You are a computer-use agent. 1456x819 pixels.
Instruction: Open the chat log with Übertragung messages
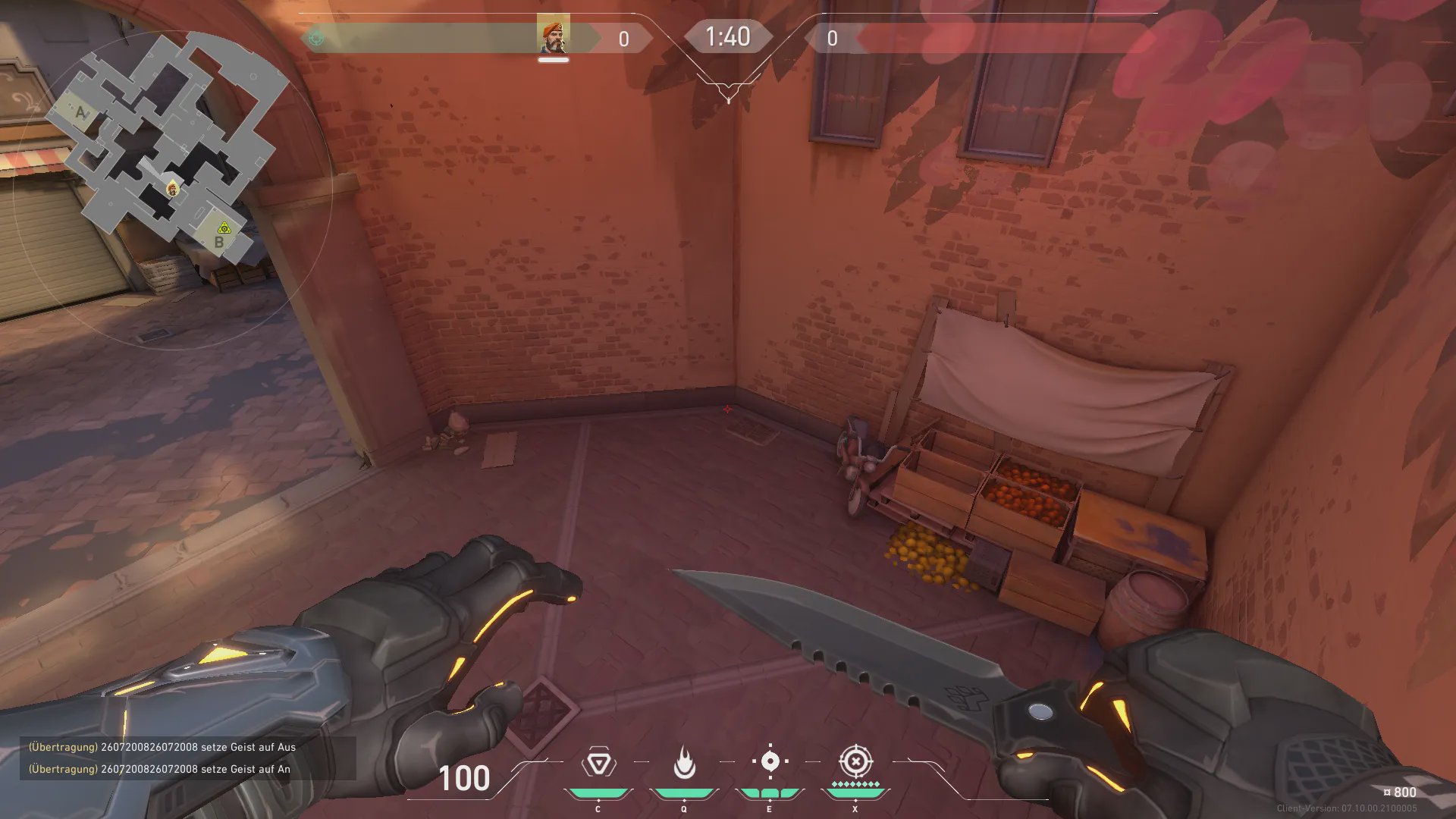(187, 758)
